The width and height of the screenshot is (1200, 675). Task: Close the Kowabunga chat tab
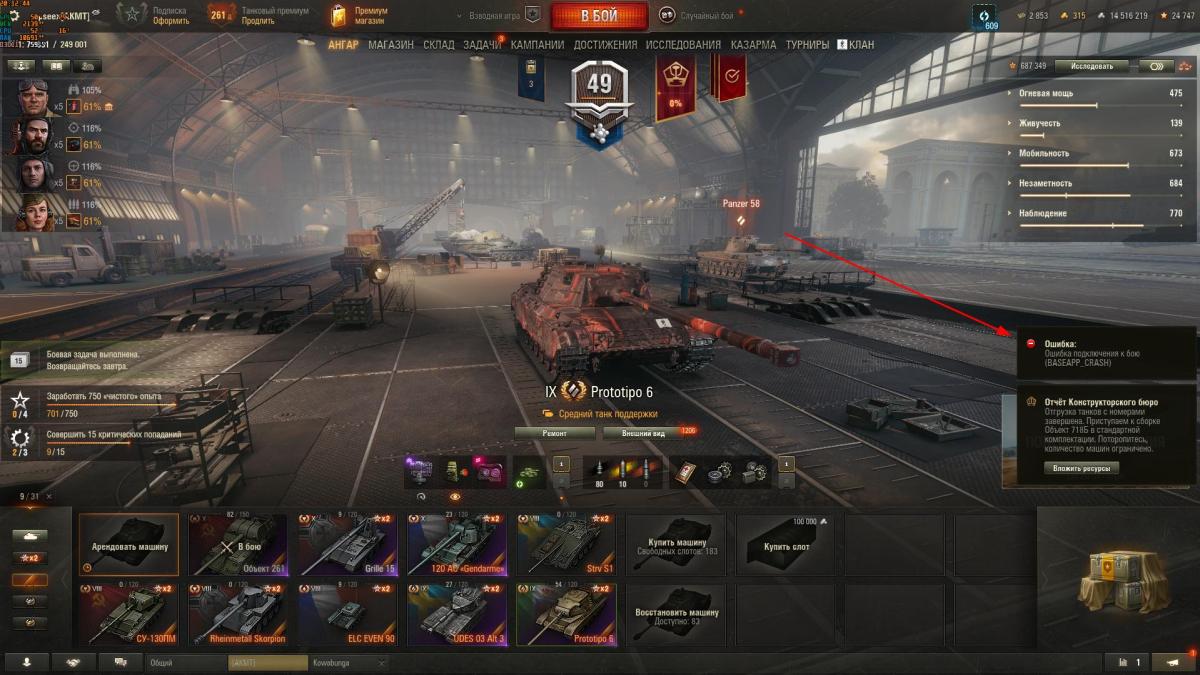click(x=381, y=663)
